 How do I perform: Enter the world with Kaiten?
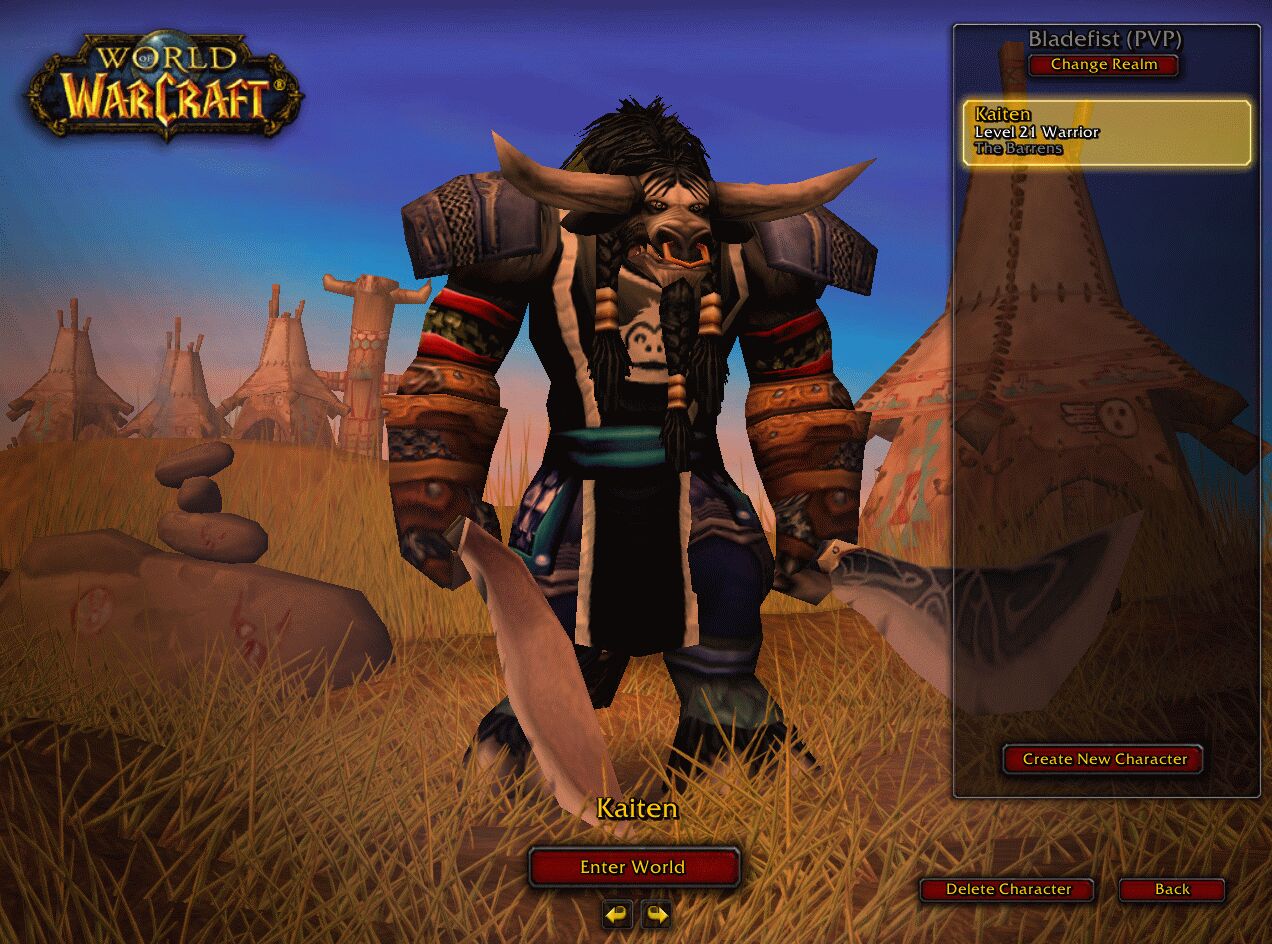coord(633,867)
